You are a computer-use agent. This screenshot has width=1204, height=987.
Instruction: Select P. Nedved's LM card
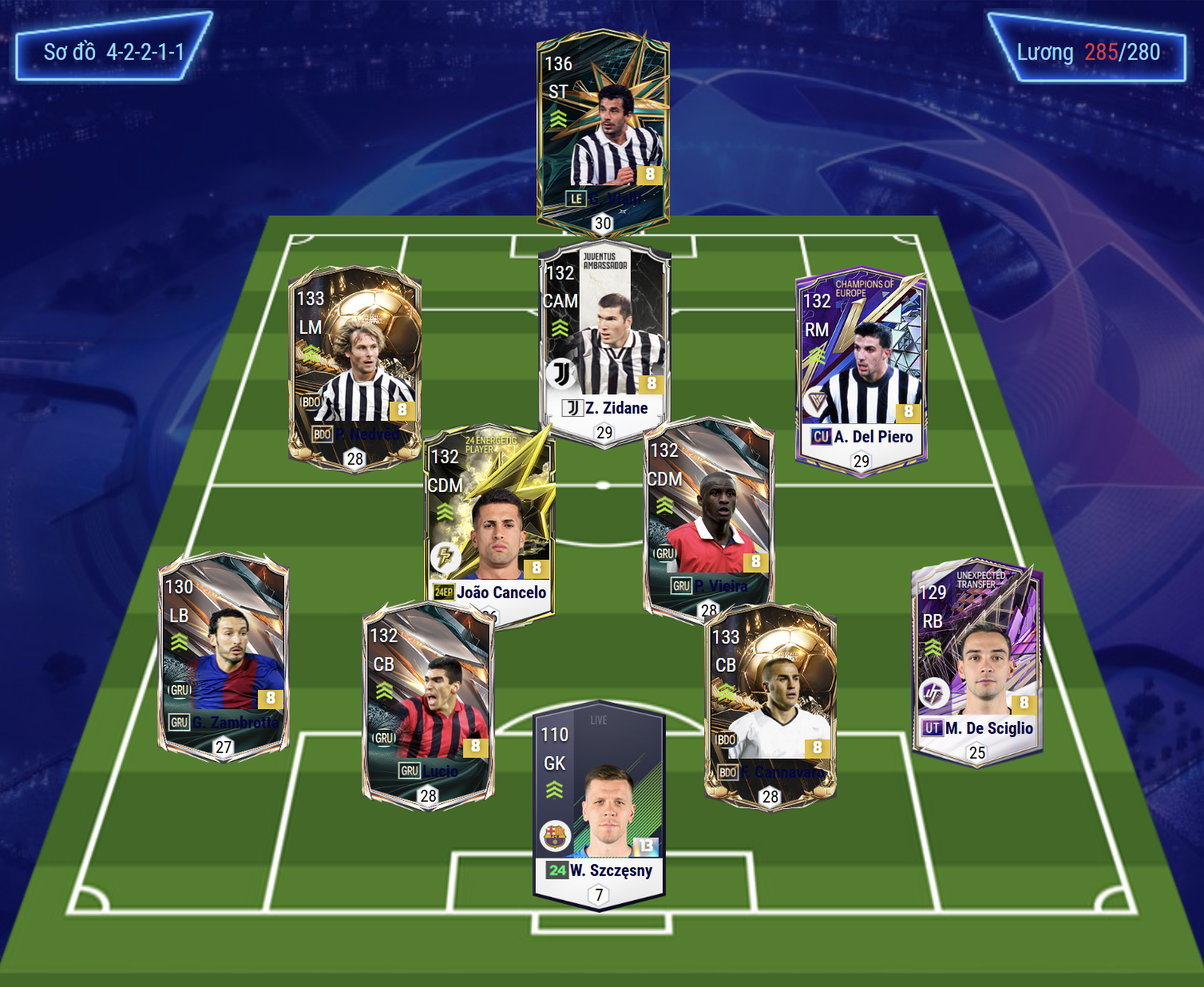(x=354, y=367)
